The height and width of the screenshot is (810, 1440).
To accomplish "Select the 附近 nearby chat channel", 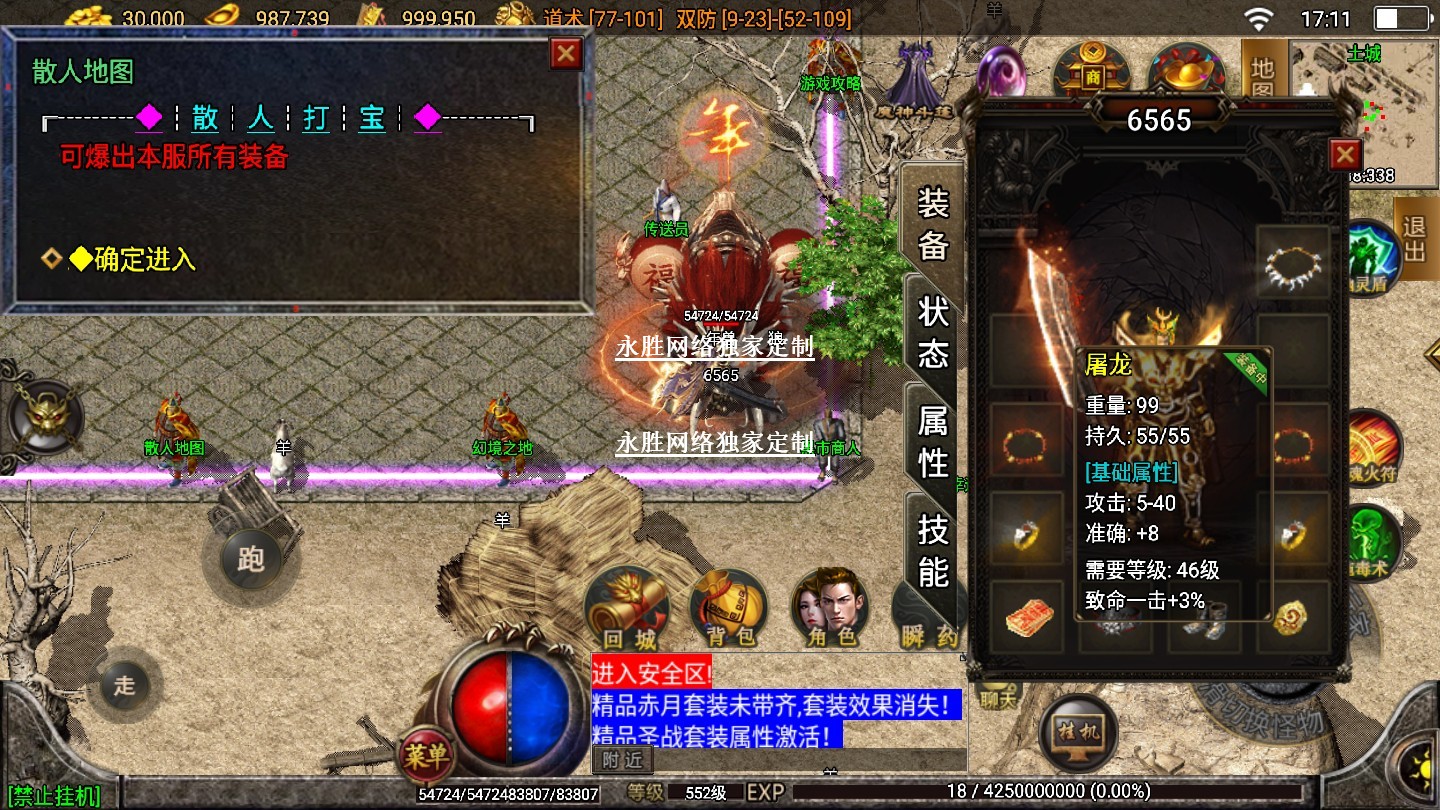I will (x=622, y=760).
